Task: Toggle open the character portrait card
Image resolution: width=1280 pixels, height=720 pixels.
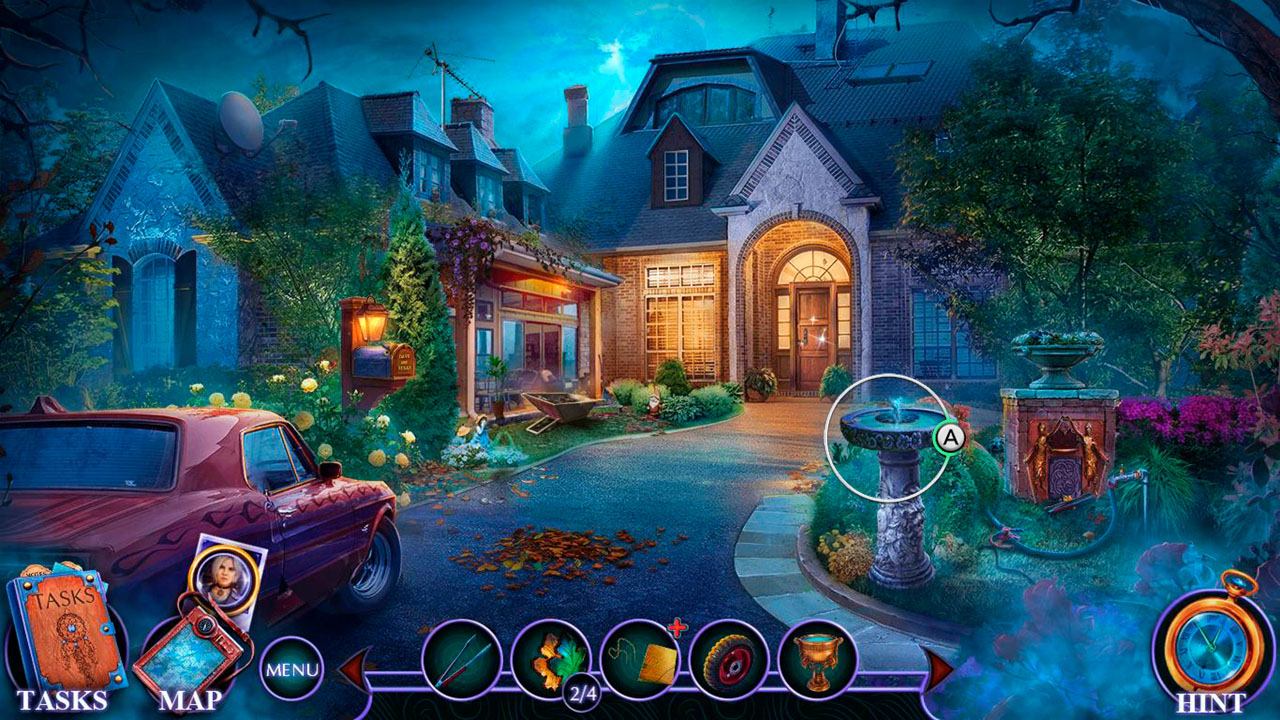Action: 225,580
